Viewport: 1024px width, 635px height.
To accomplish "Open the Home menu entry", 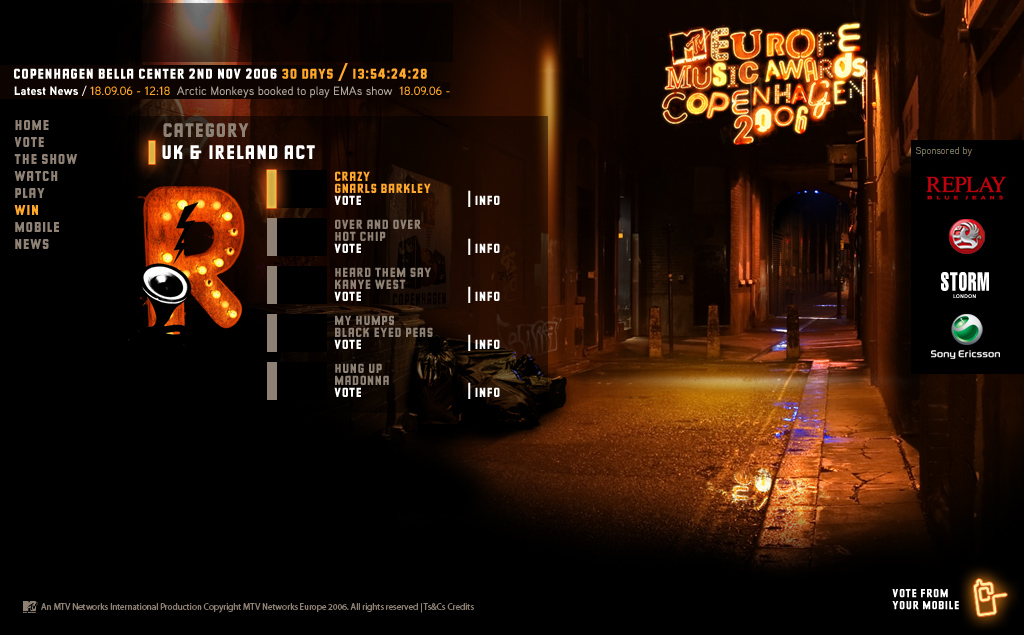I will [x=31, y=125].
